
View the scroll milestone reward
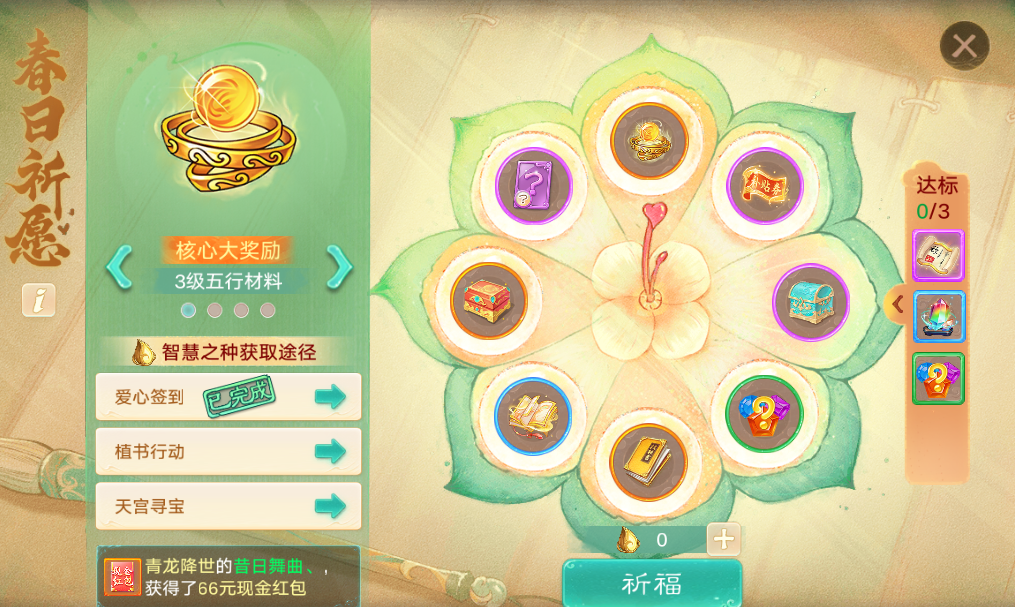[938, 255]
